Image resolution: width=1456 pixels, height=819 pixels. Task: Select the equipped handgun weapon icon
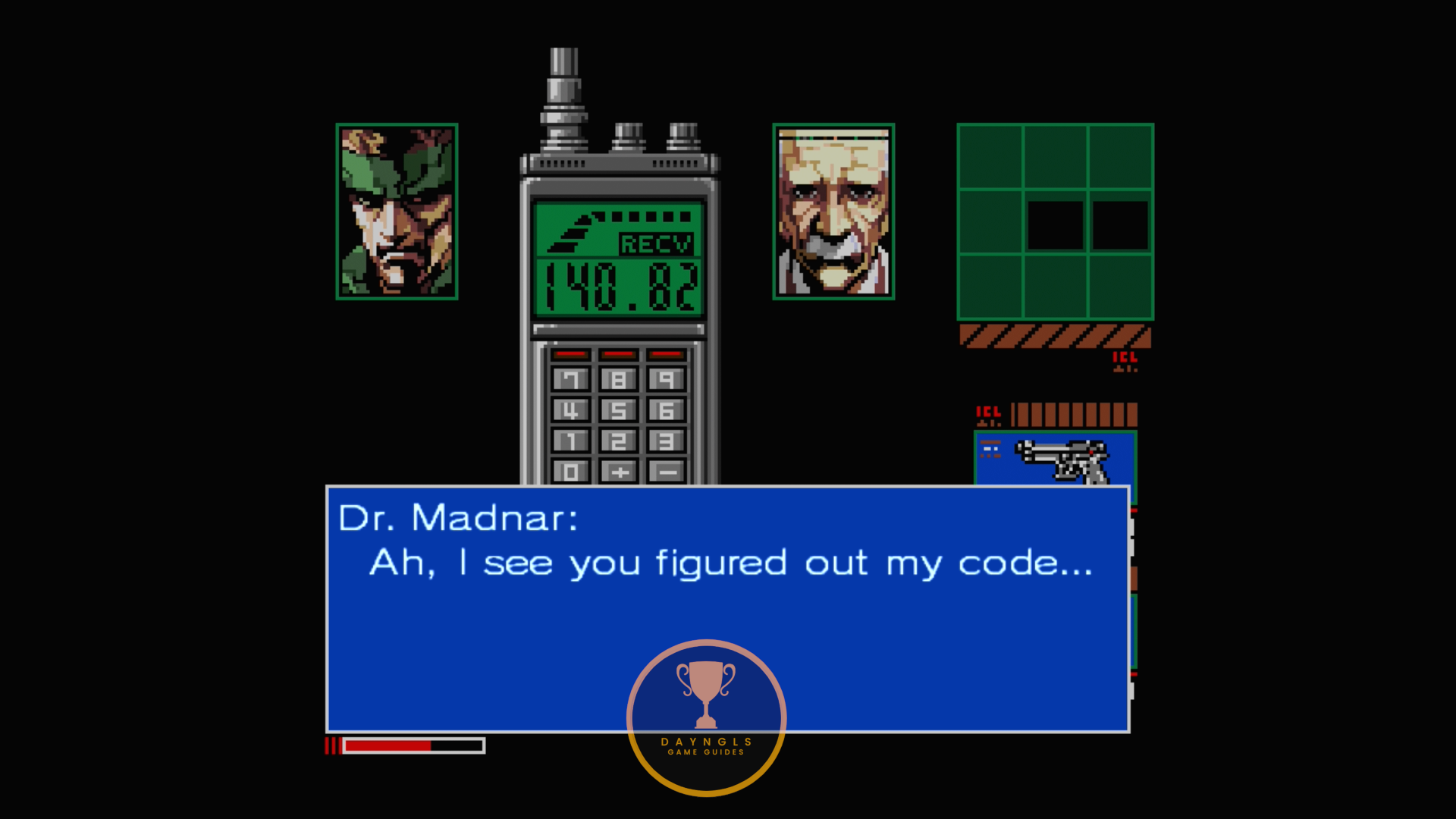(x=1062, y=460)
